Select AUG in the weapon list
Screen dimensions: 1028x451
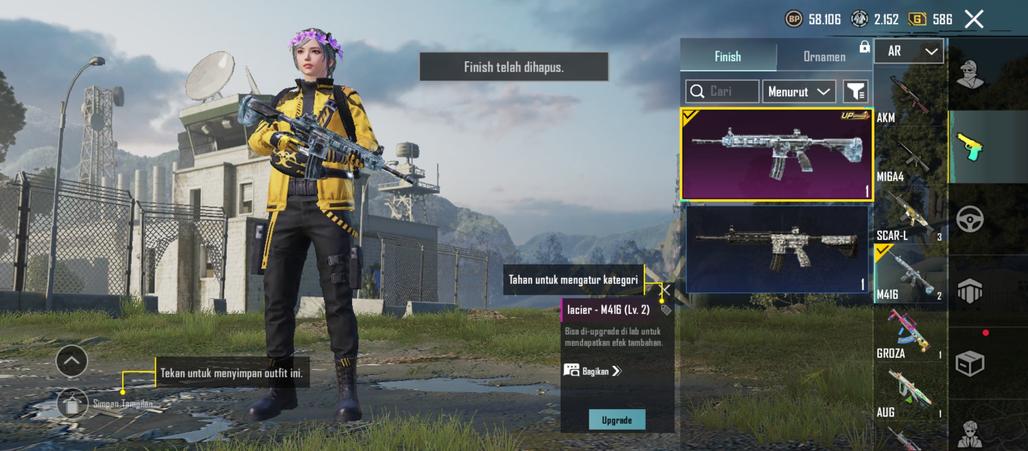(908, 390)
